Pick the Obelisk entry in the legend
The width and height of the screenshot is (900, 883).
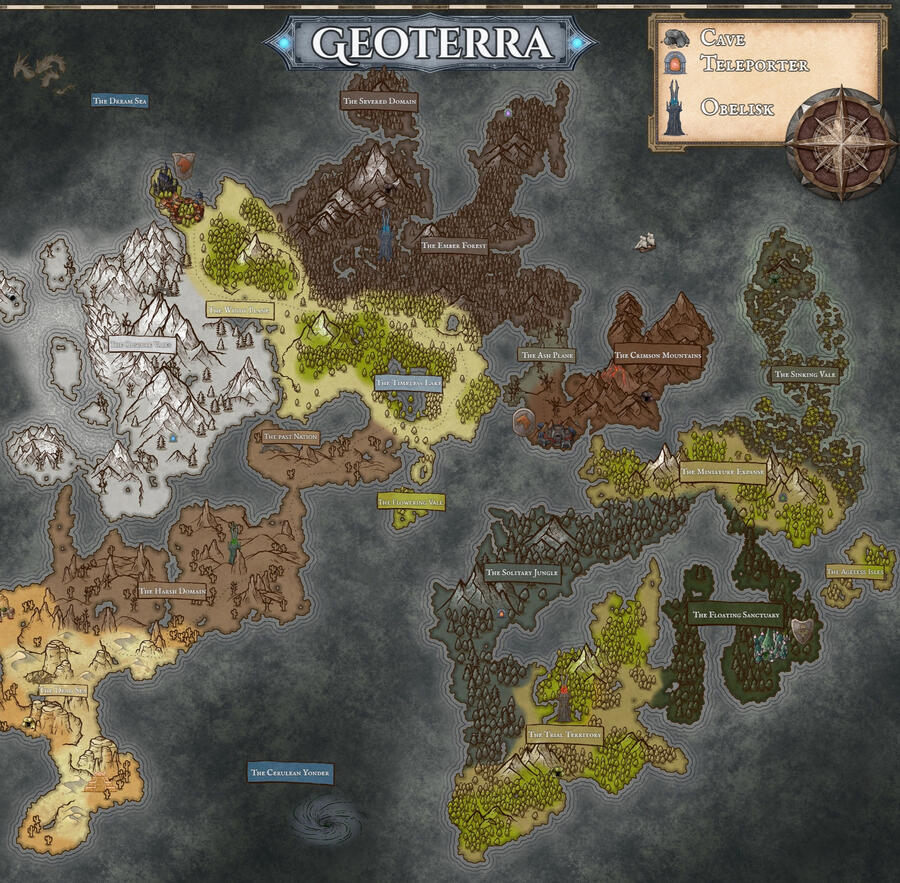tap(736, 108)
